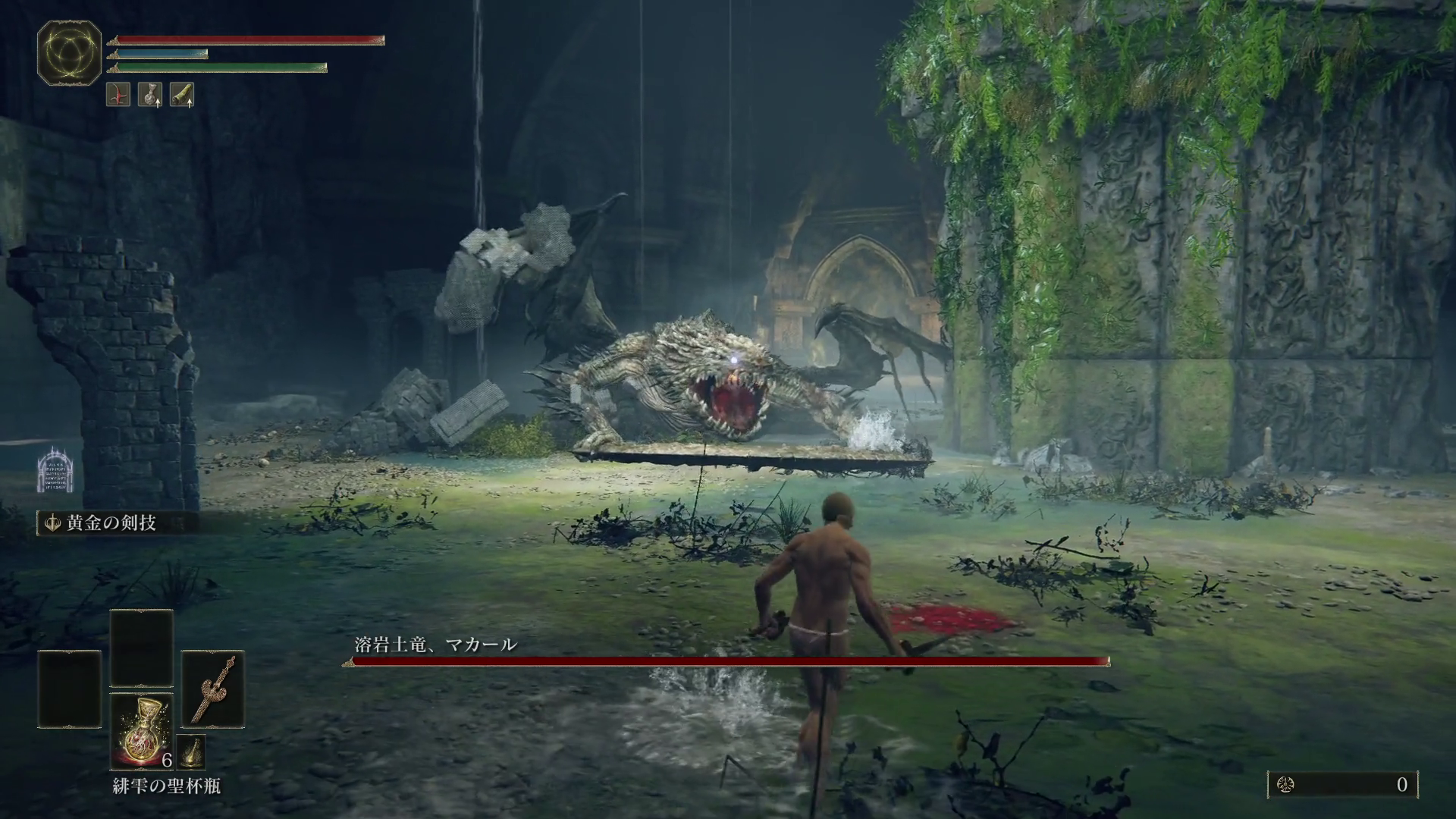Select the green horn buff icon
This screenshot has width=1456, height=819.
(x=182, y=95)
